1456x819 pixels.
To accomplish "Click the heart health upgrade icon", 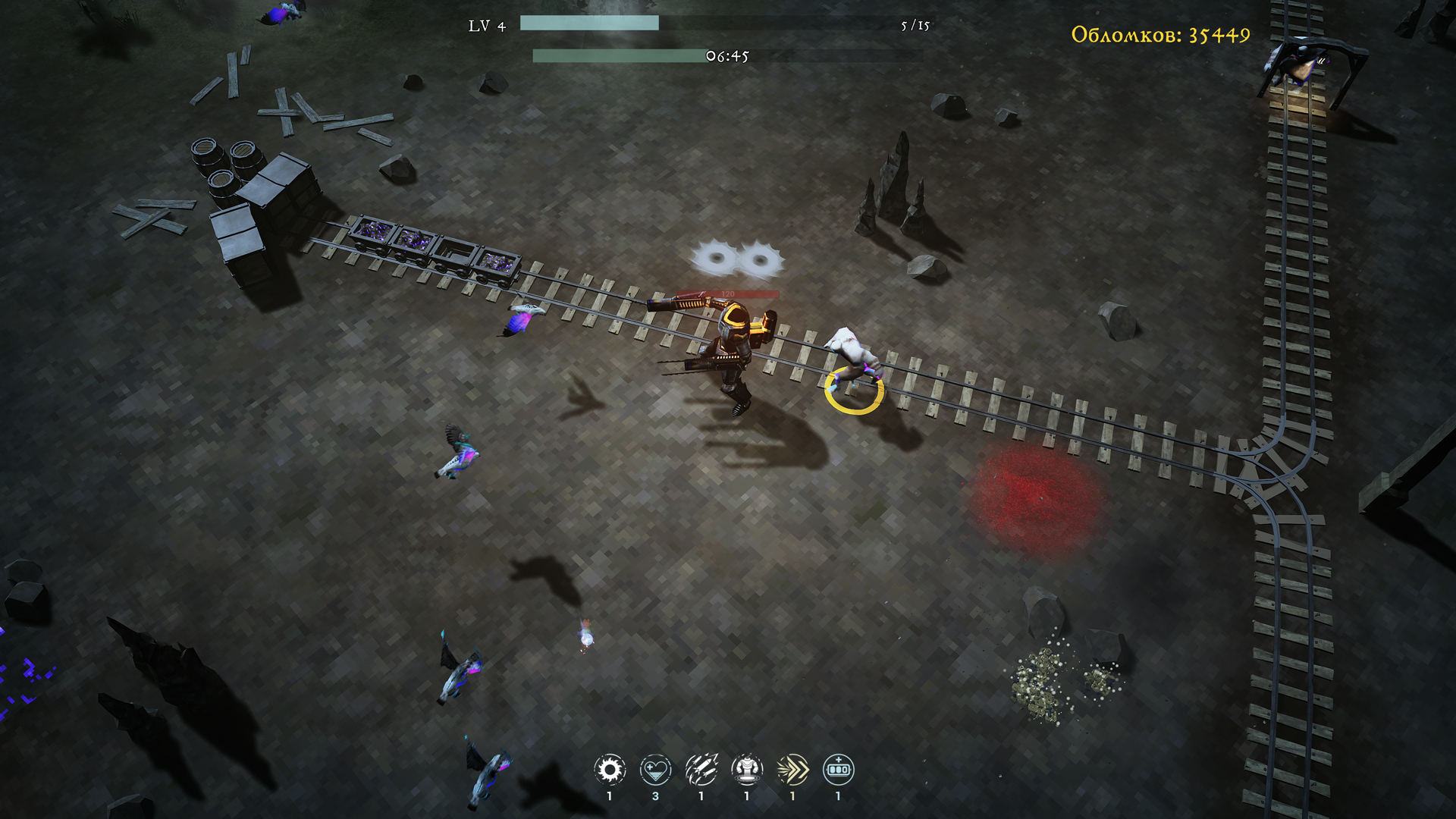I will click(x=655, y=770).
